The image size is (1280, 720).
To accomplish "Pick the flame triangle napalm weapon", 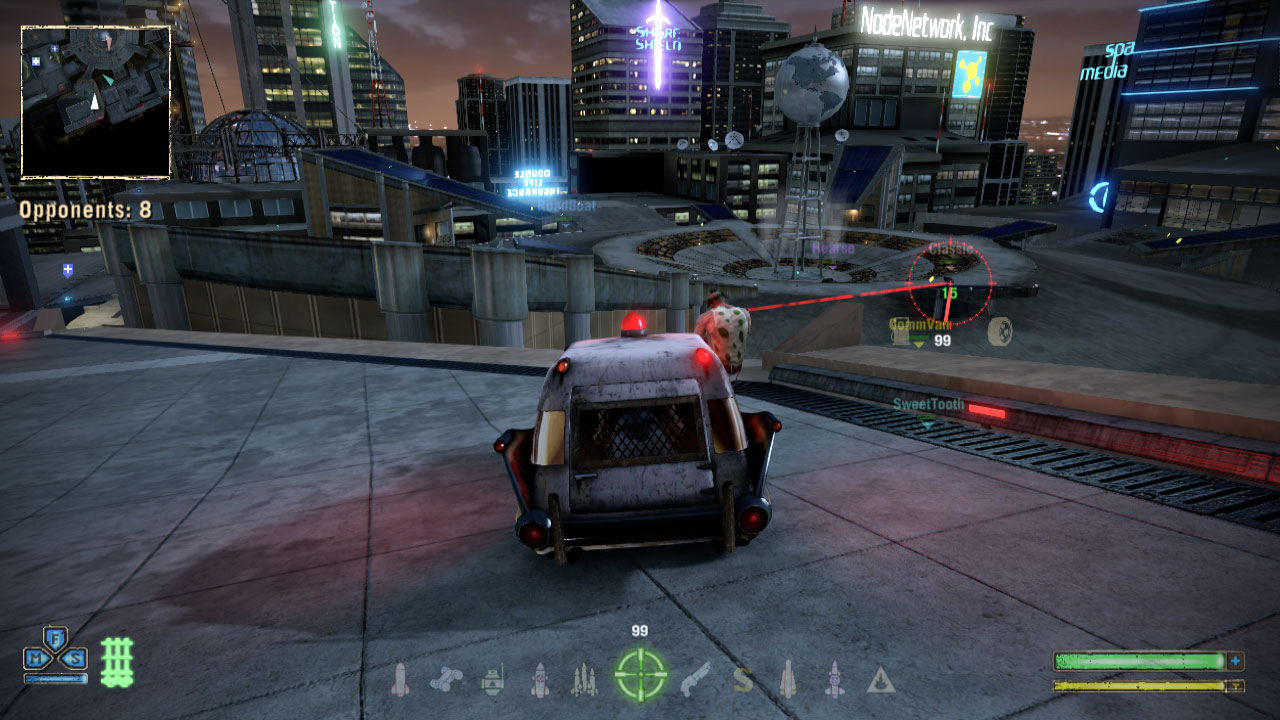I will click(880, 681).
